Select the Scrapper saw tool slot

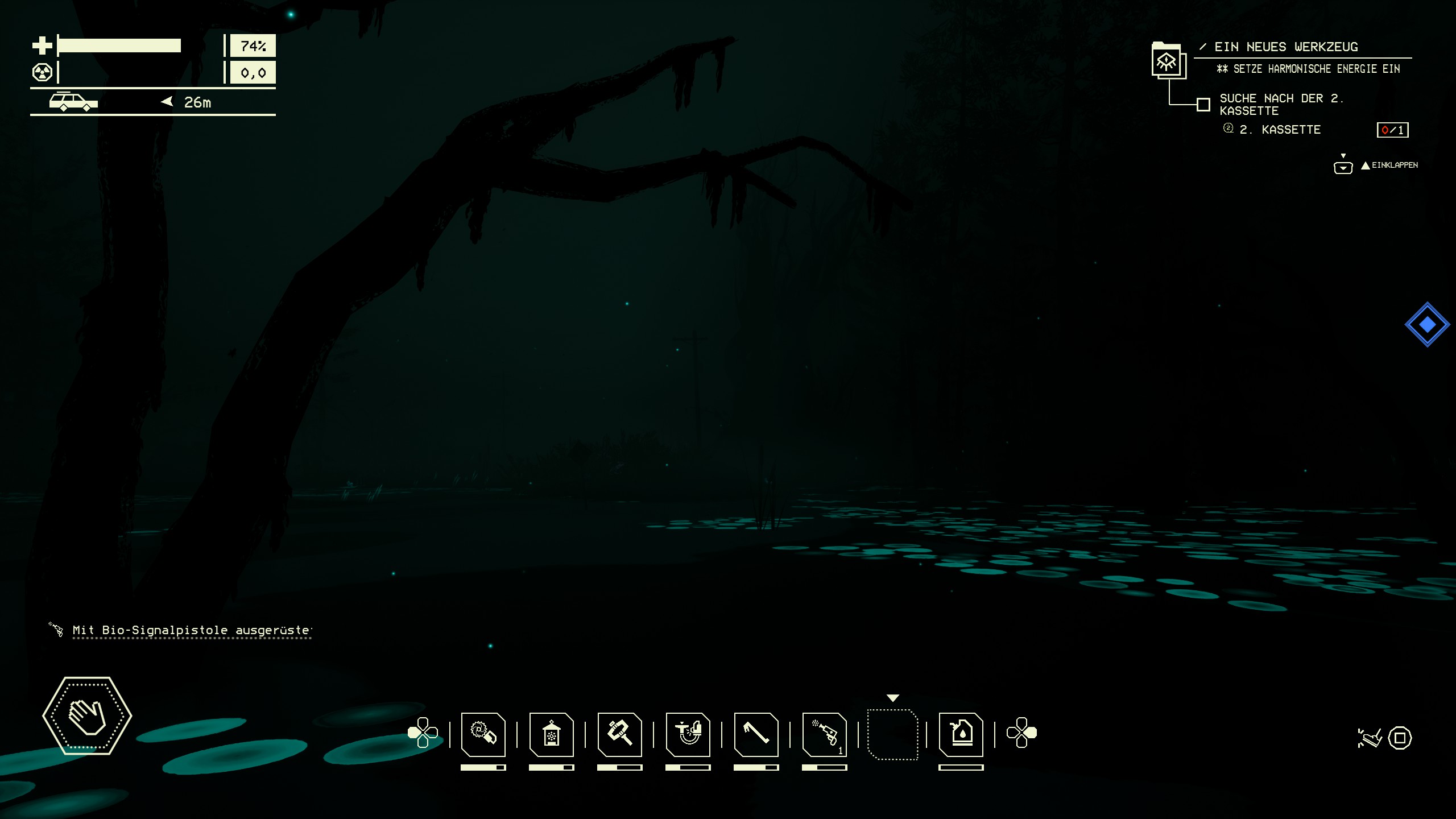(x=483, y=734)
